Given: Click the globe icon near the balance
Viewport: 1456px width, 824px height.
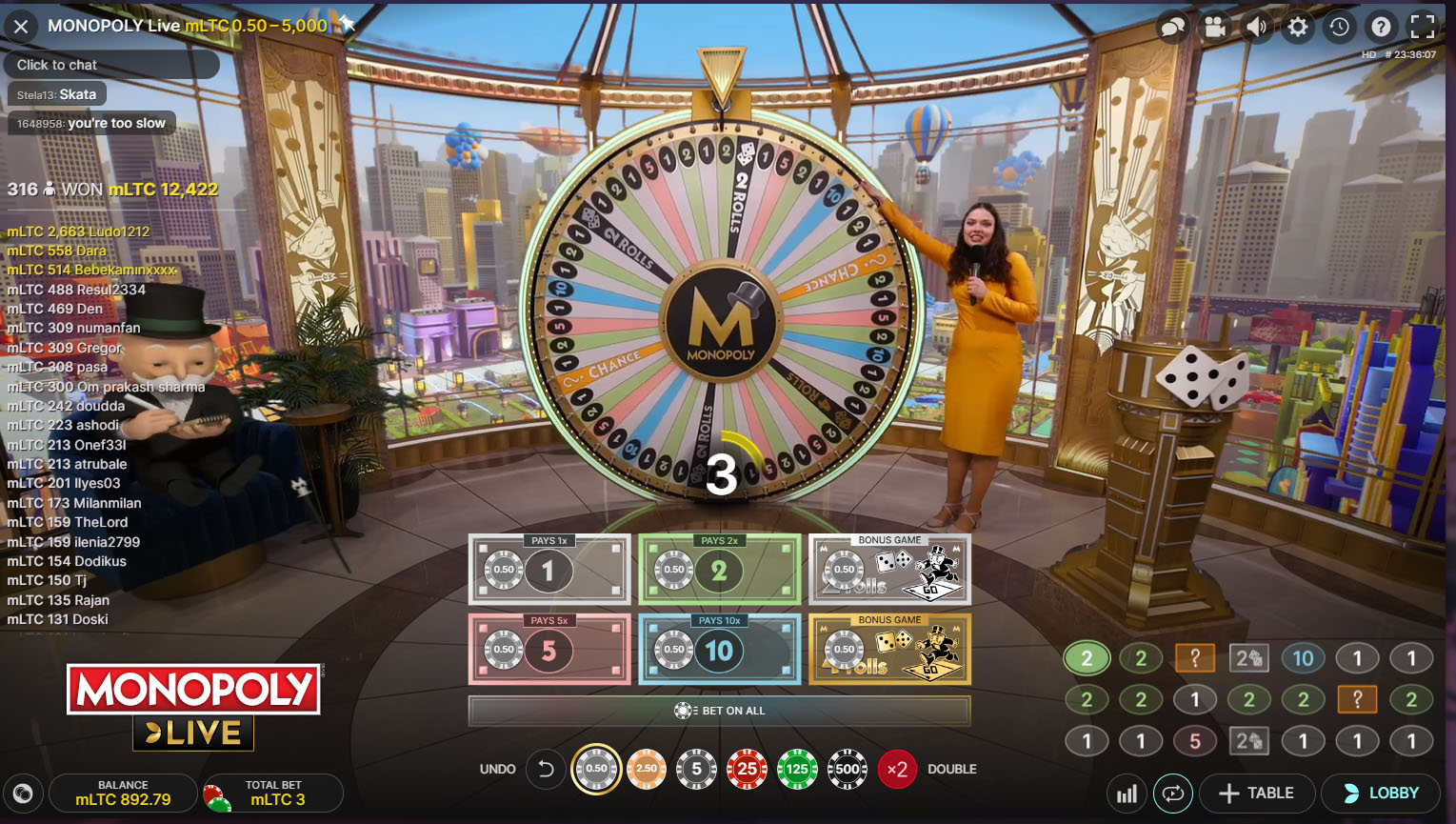Looking at the screenshot, I should click(24, 793).
